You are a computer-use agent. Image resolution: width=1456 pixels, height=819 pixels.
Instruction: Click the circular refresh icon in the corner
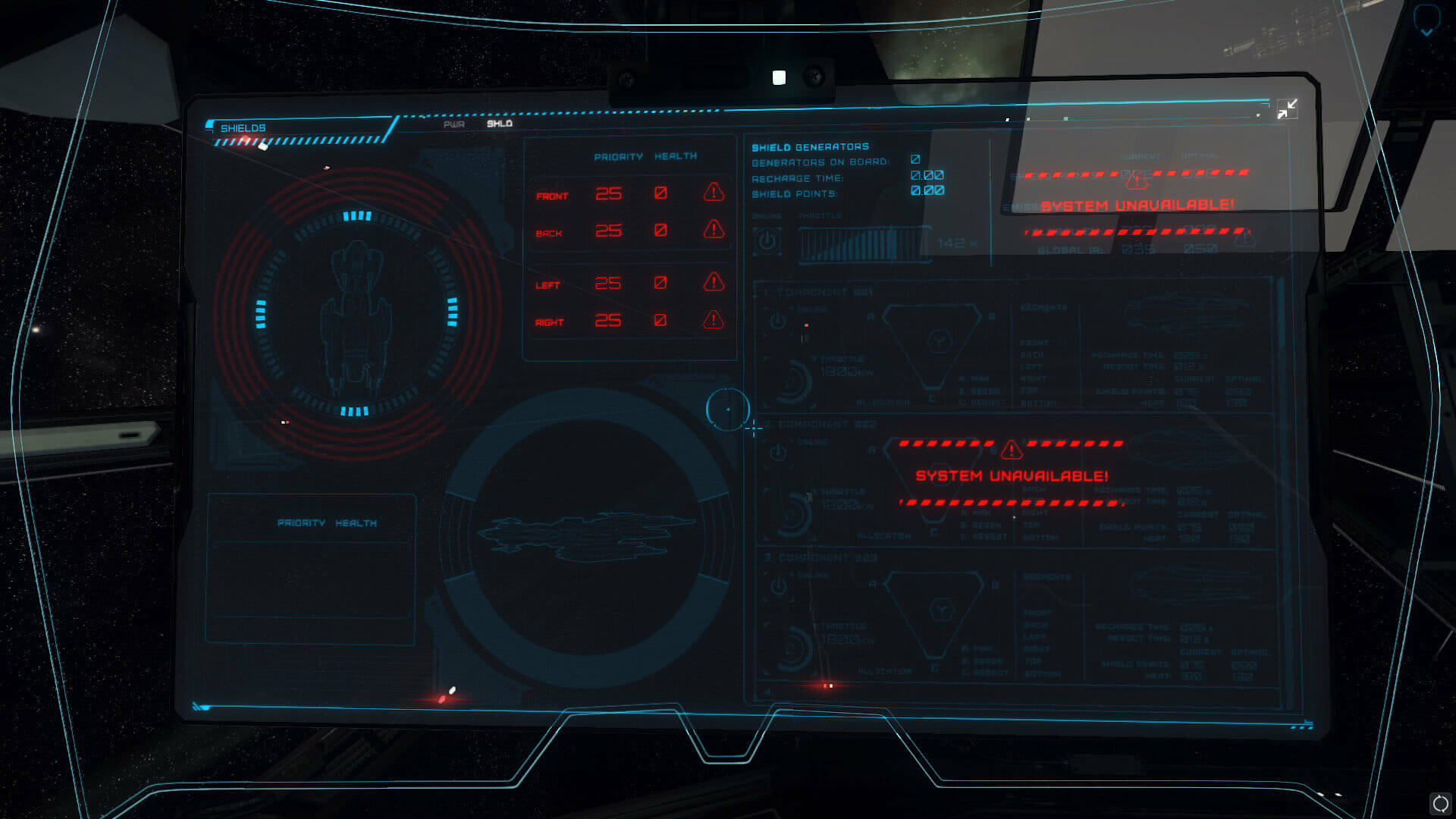[1439, 803]
